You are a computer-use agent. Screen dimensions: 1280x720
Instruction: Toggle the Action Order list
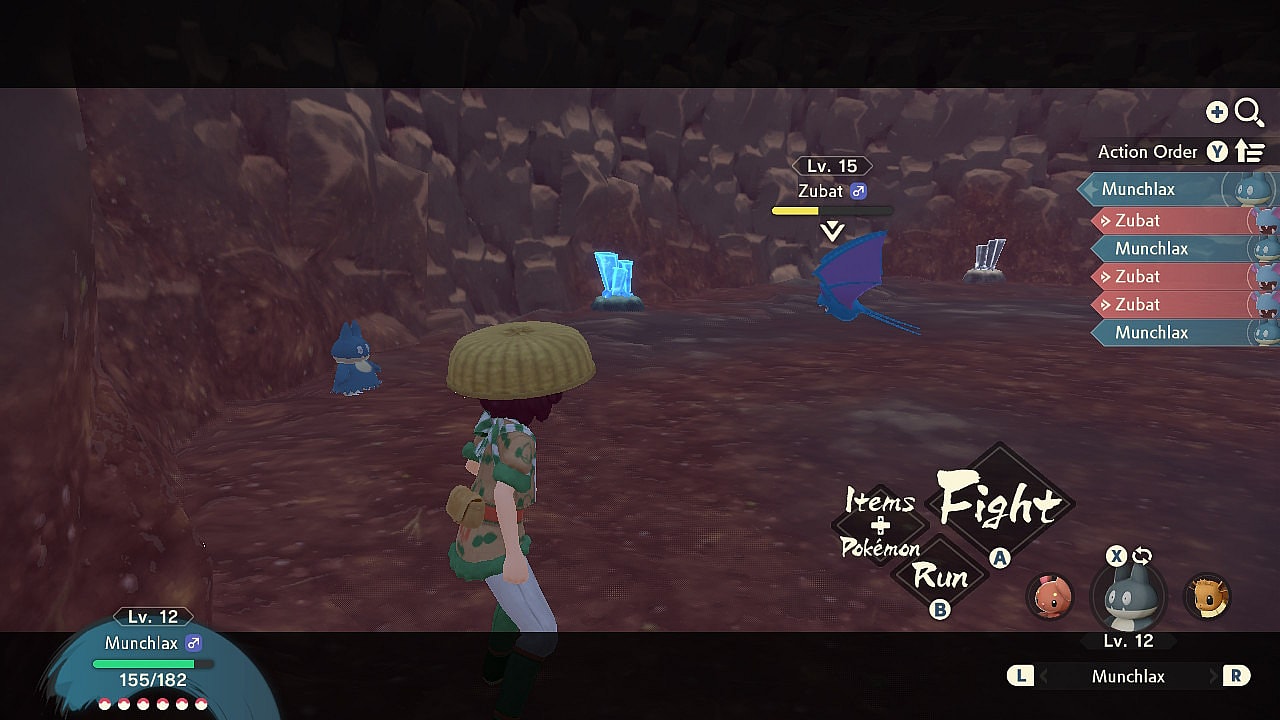(x=1249, y=152)
